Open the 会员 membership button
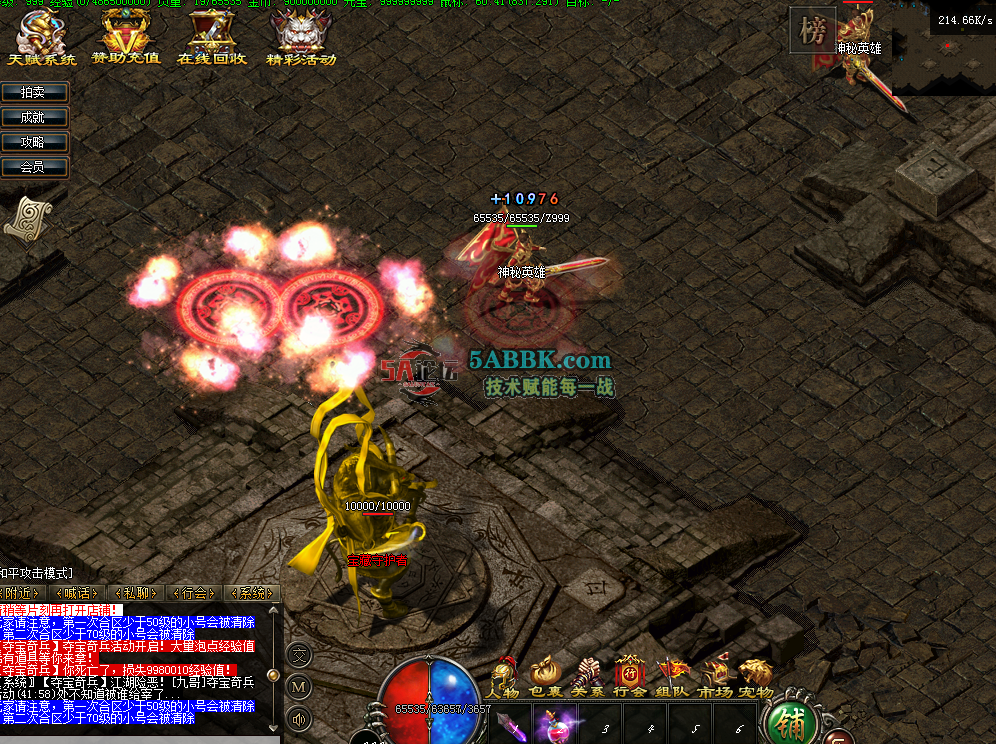996x744 pixels. coord(35,167)
